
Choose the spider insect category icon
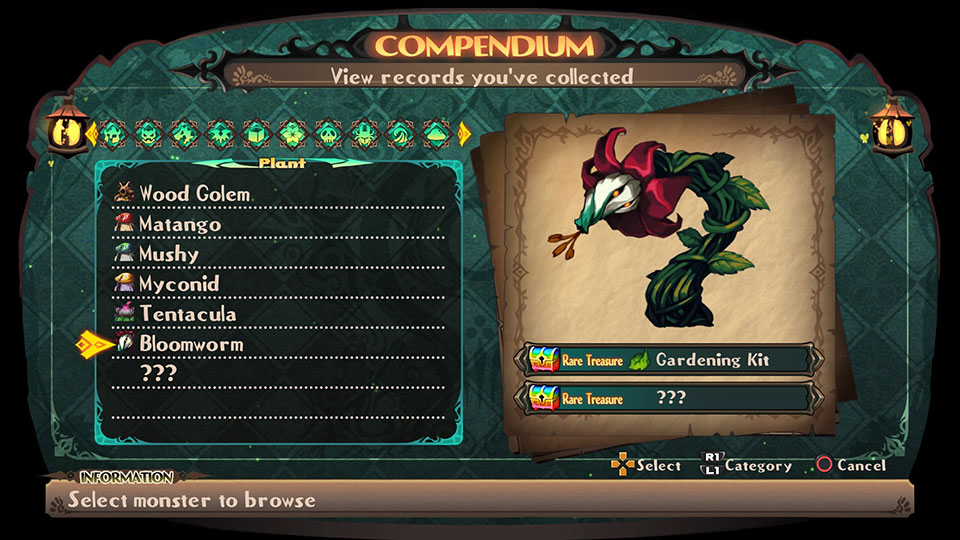click(363, 132)
